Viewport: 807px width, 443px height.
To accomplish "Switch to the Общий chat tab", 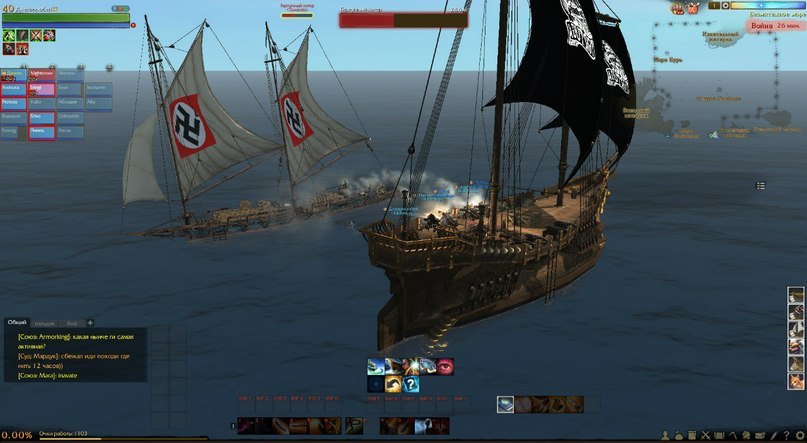I will point(17,322).
